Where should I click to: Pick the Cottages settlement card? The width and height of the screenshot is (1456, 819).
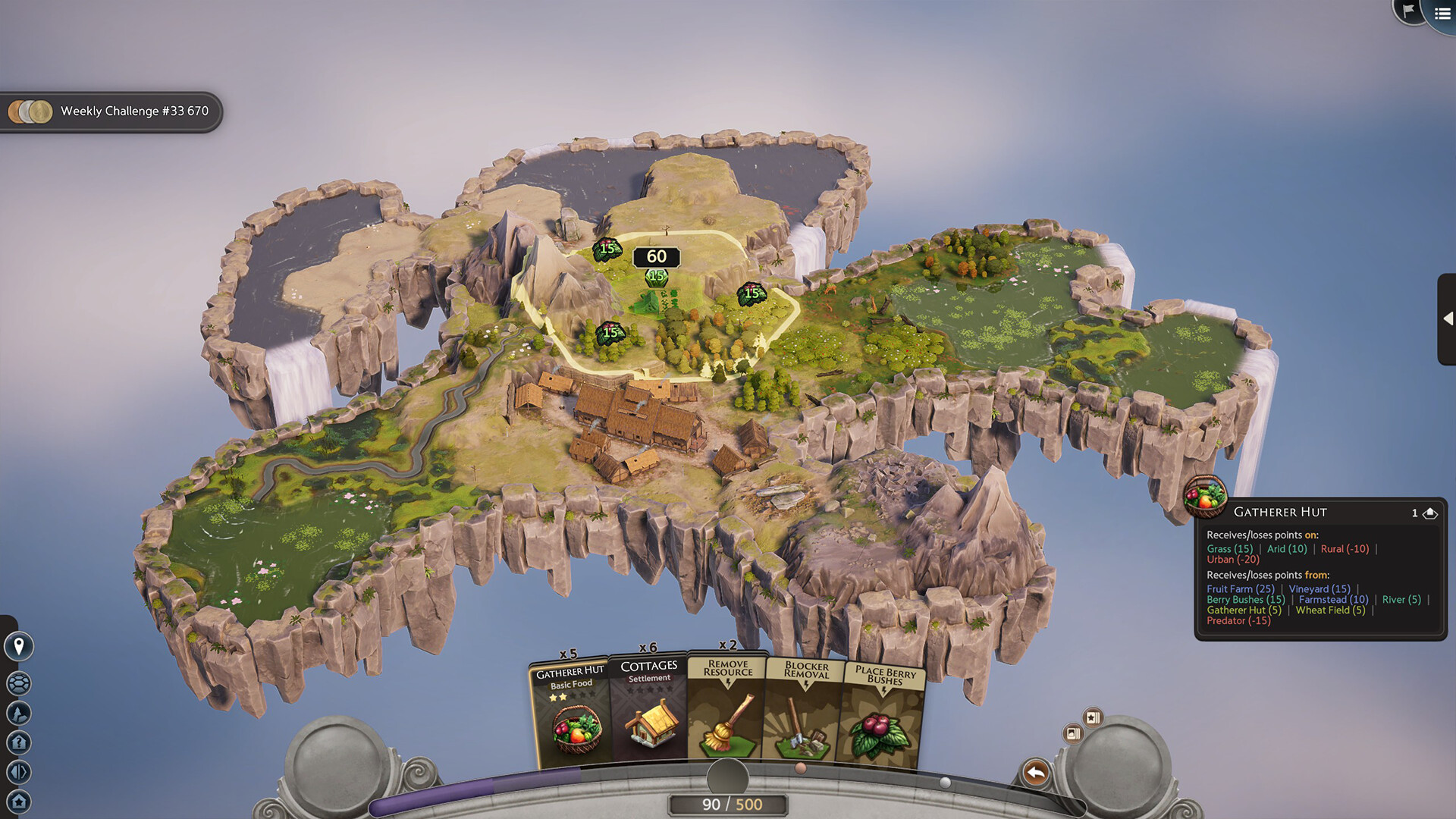[648, 709]
